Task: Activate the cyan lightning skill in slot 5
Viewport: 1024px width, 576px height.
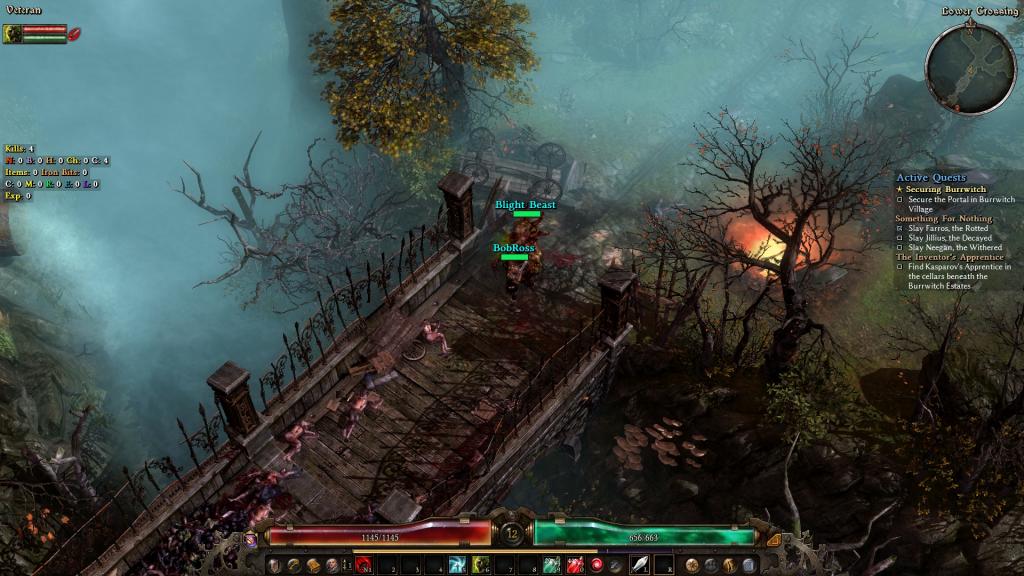Action: click(x=457, y=566)
